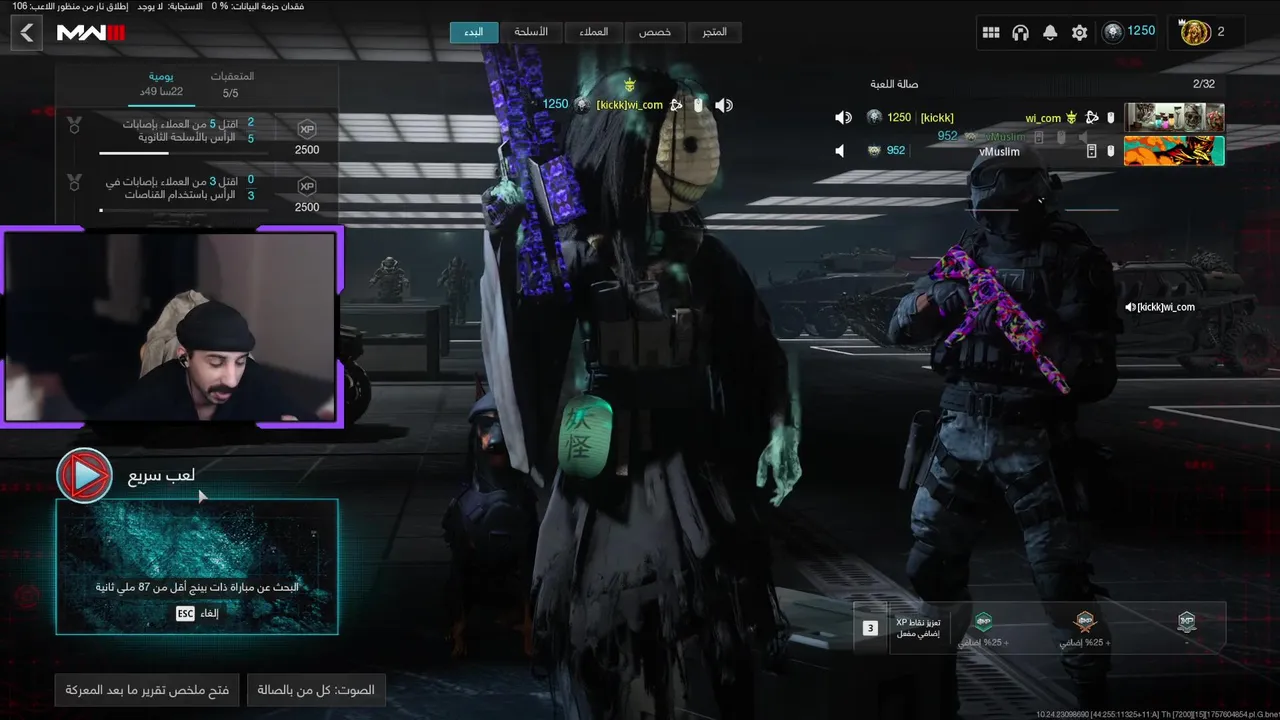The width and height of the screenshot is (1280, 720).
Task: Go back using the top-left arrow
Action: (27, 33)
